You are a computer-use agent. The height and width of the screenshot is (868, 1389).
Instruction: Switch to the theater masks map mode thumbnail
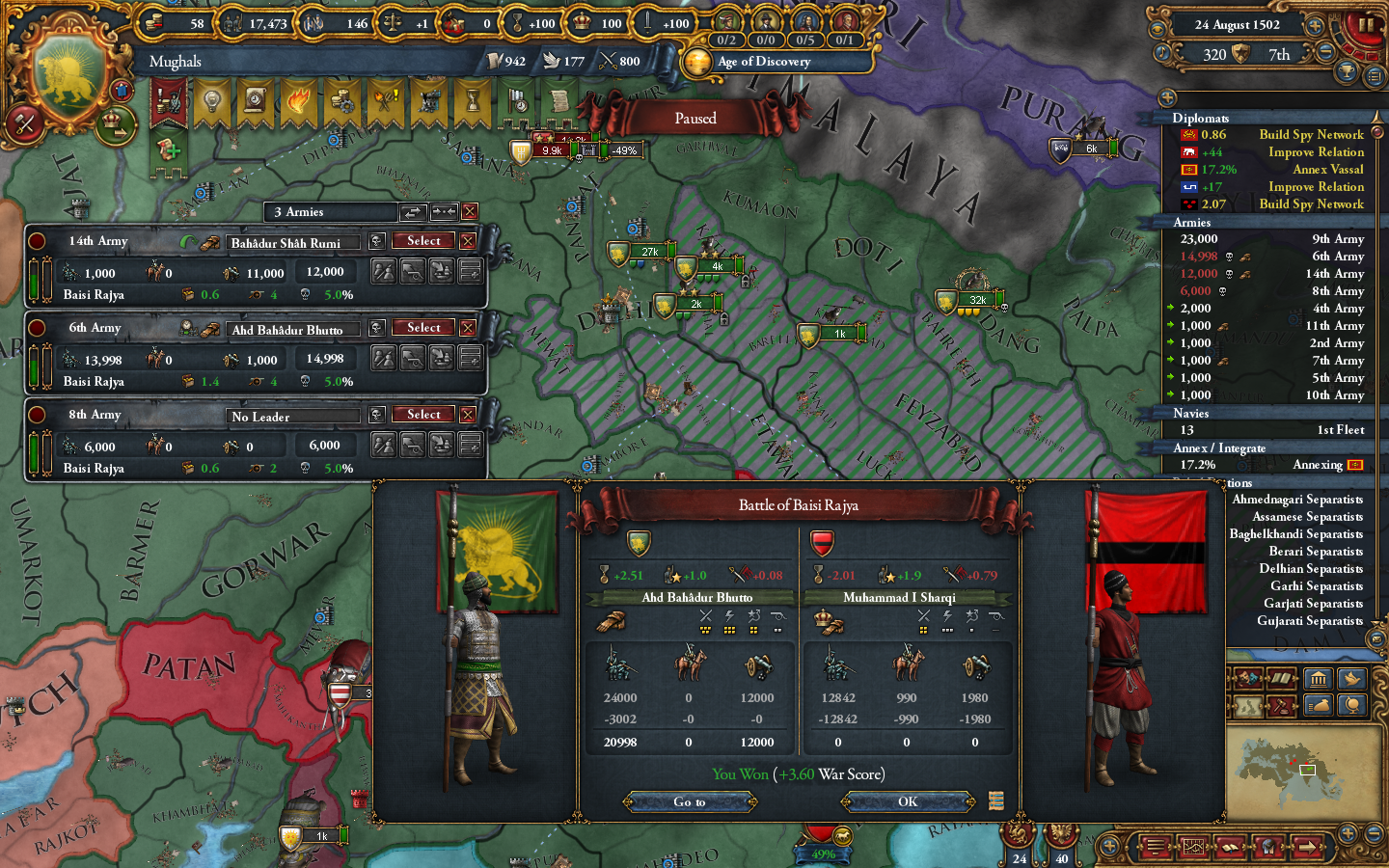tap(1246, 678)
